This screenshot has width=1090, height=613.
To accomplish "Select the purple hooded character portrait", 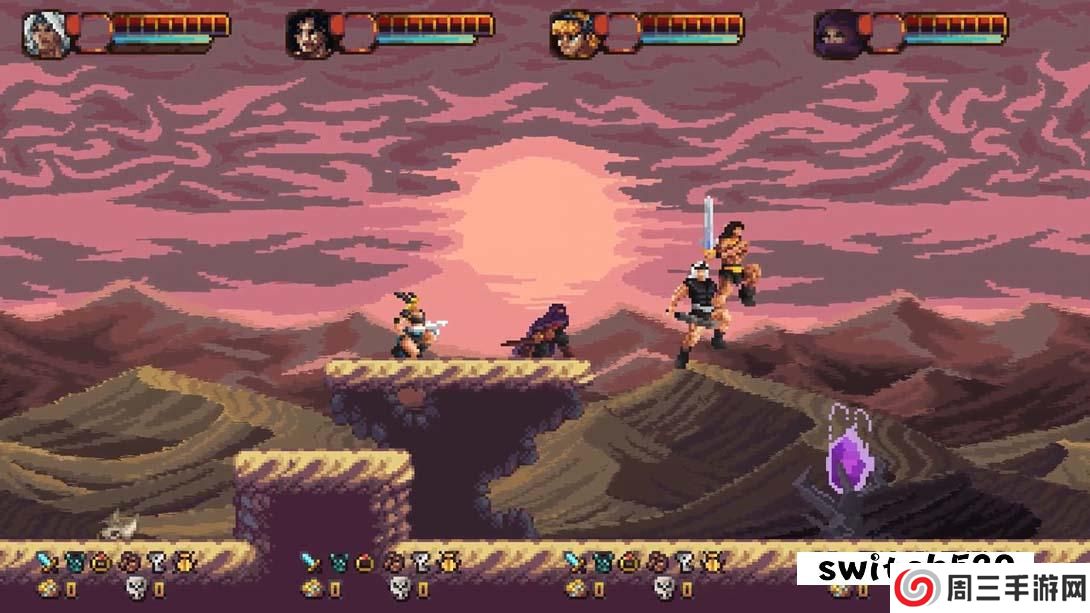I will (x=834, y=33).
